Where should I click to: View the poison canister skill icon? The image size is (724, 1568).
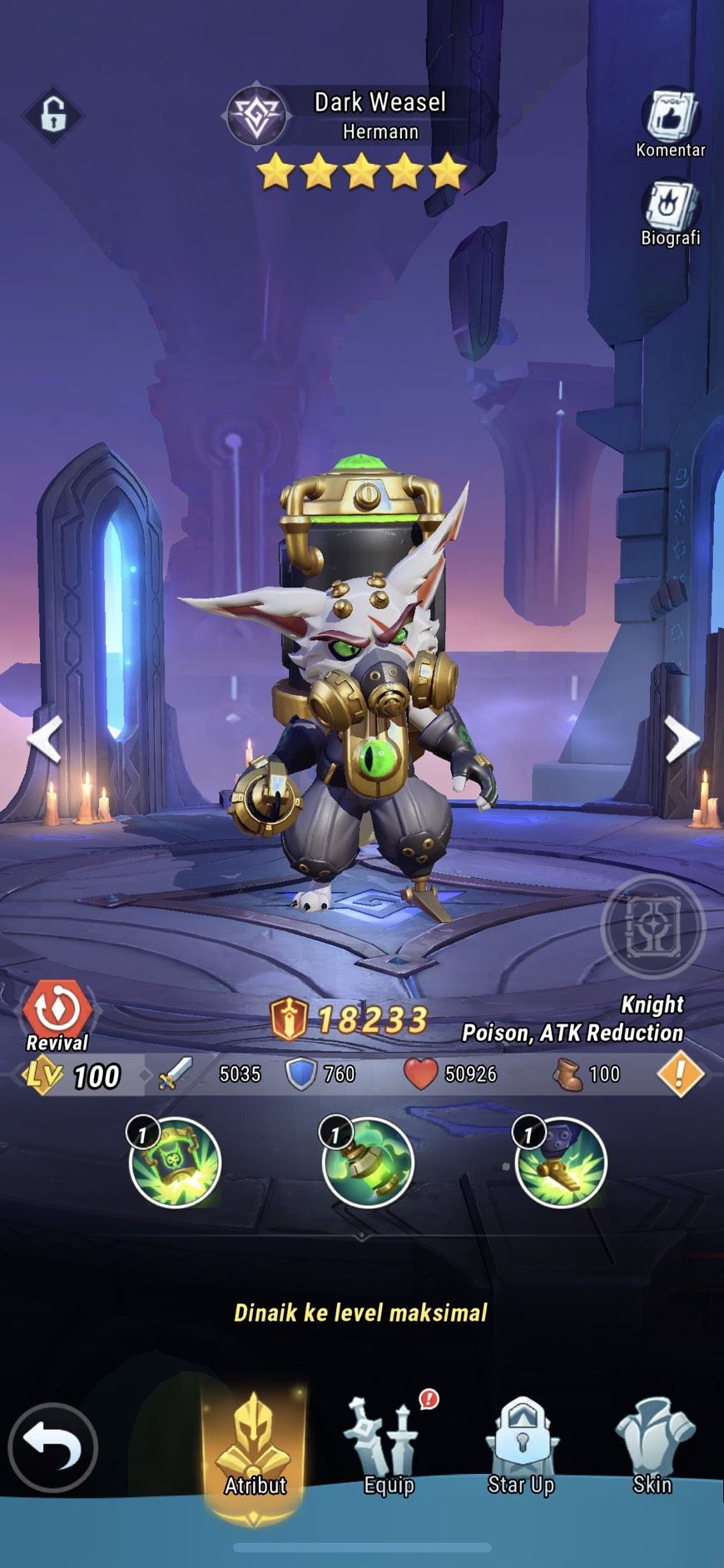click(367, 1162)
